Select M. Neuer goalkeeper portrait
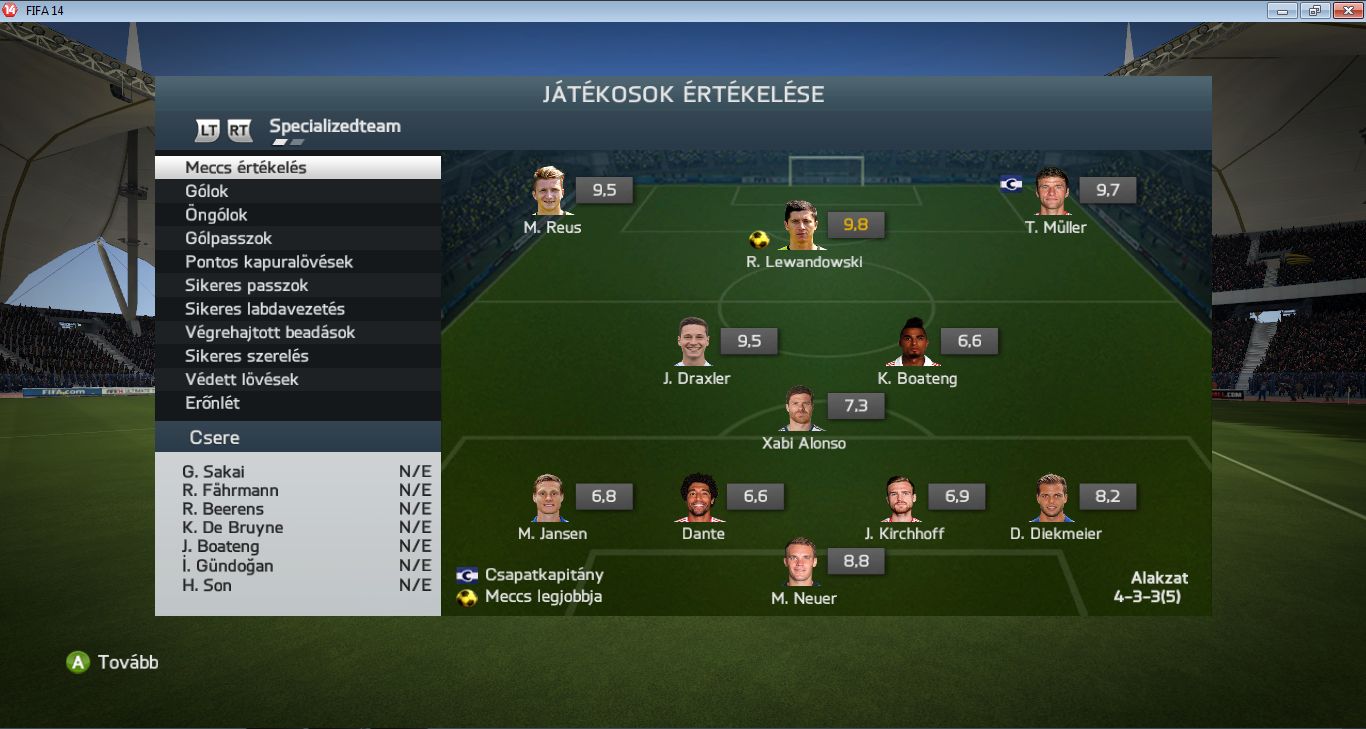1366x729 pixels. pyautogui.click(x=802, y=563)
